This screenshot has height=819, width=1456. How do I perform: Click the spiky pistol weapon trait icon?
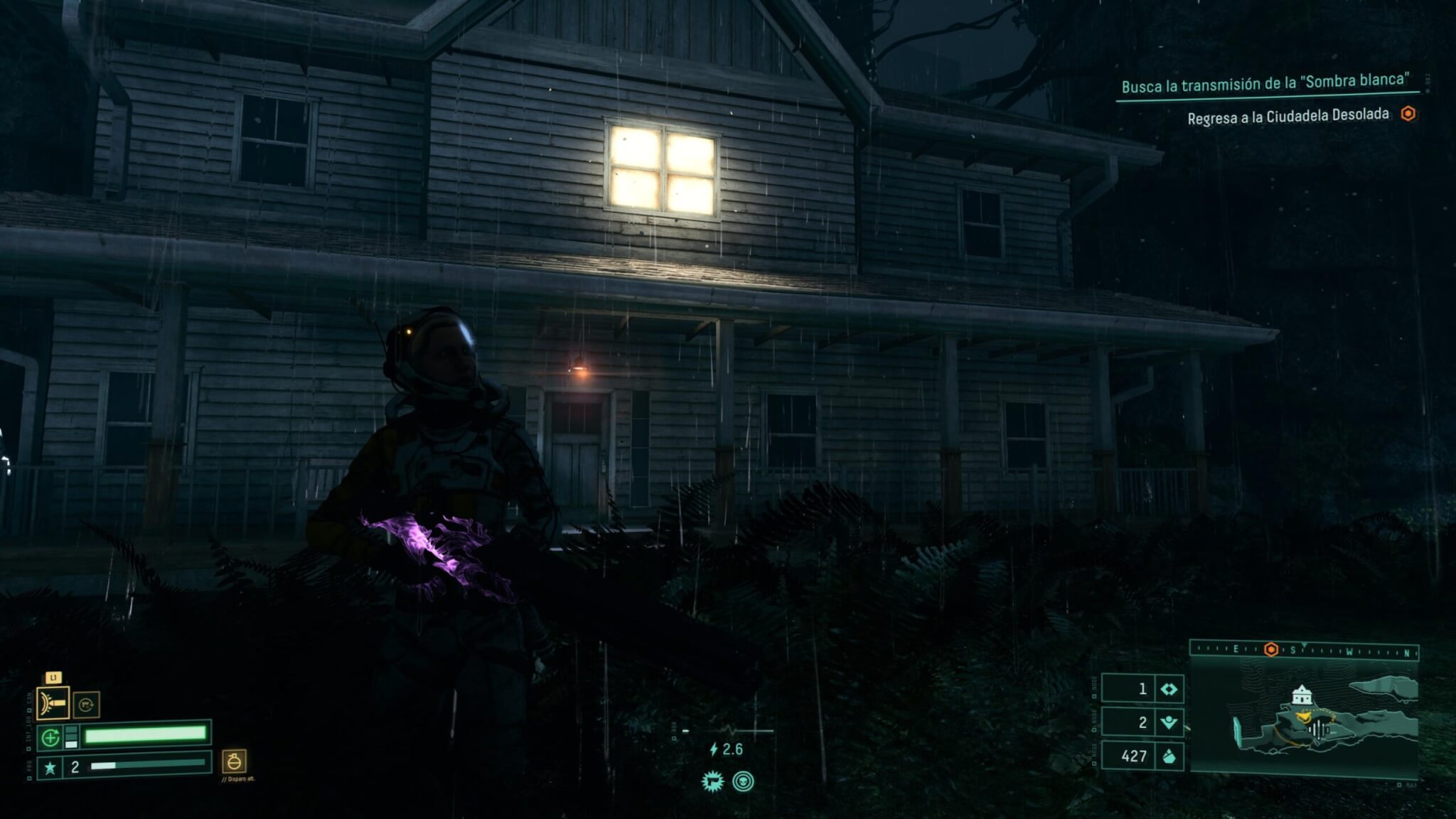click(x=712, y=781)
